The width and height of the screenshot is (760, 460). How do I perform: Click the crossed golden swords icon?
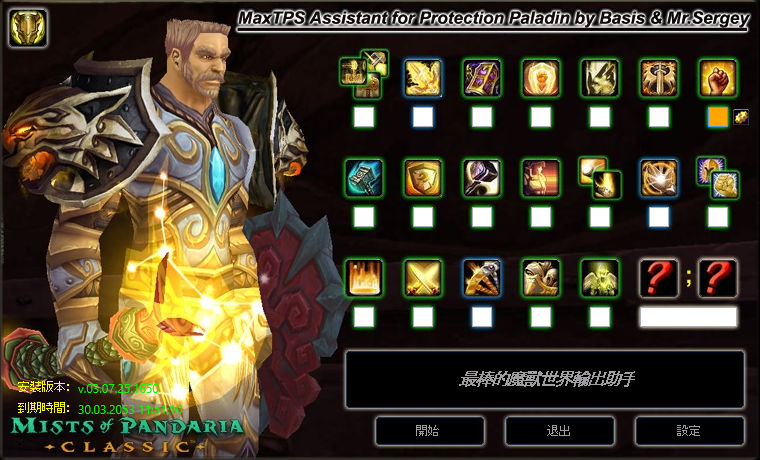coord(422,277)
